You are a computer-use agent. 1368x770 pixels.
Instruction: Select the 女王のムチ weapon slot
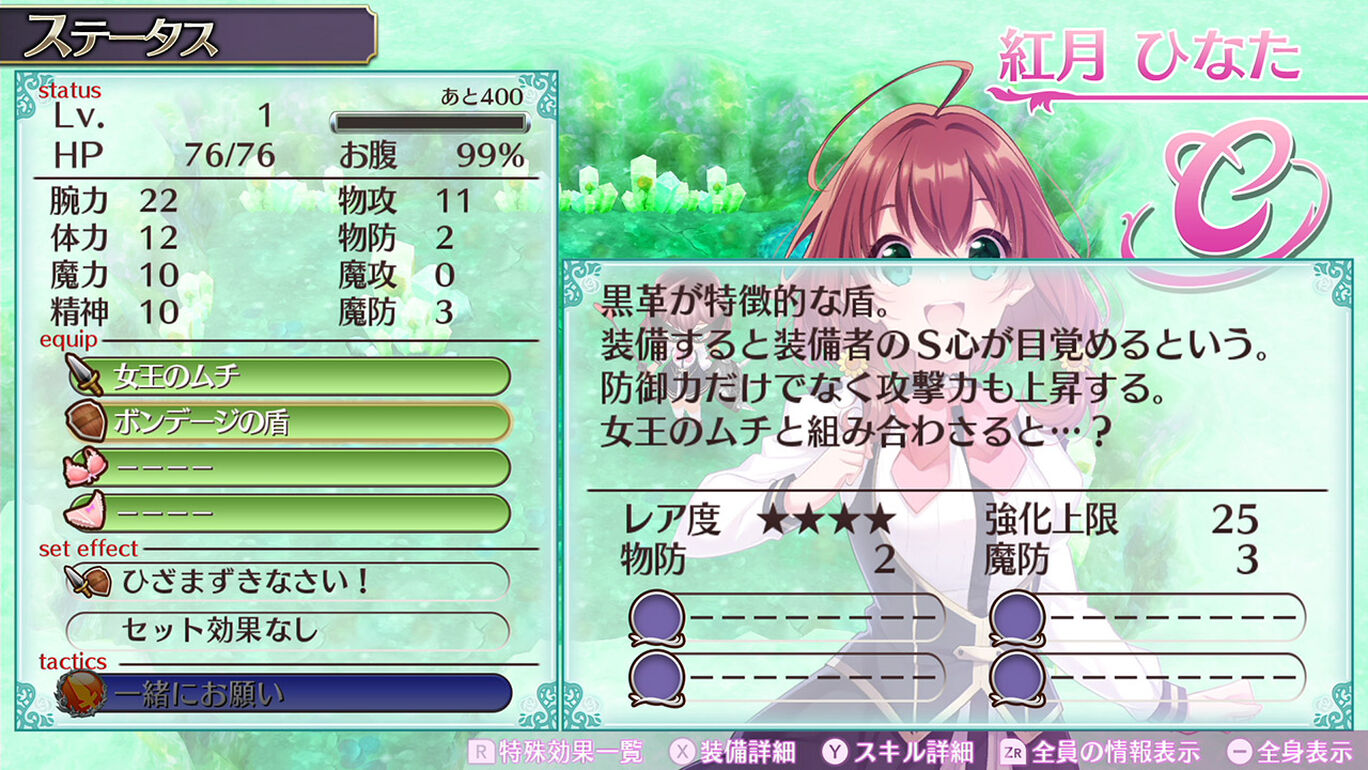click(288, 377)
